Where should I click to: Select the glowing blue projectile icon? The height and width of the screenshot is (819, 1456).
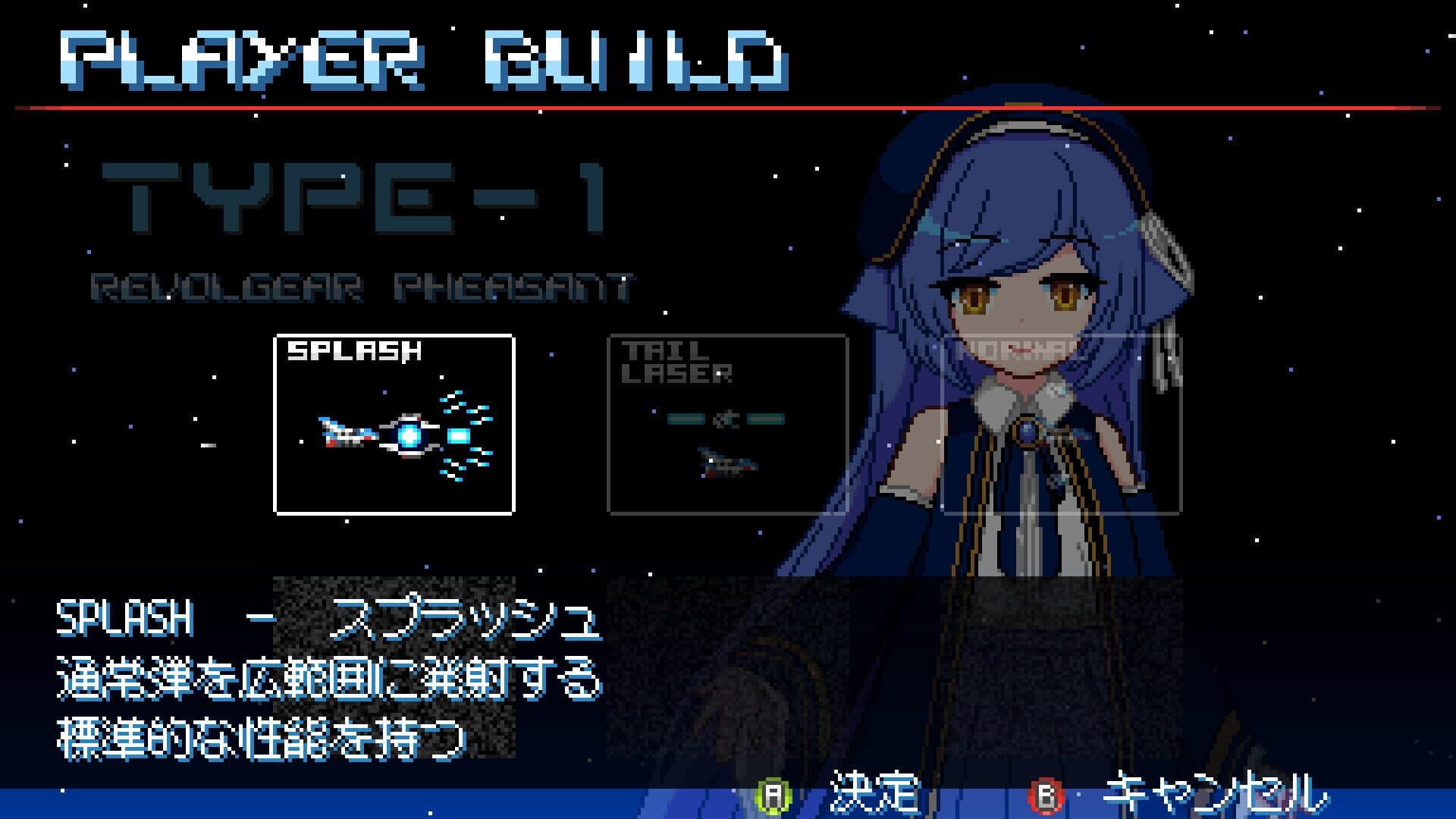coord(409,436)
